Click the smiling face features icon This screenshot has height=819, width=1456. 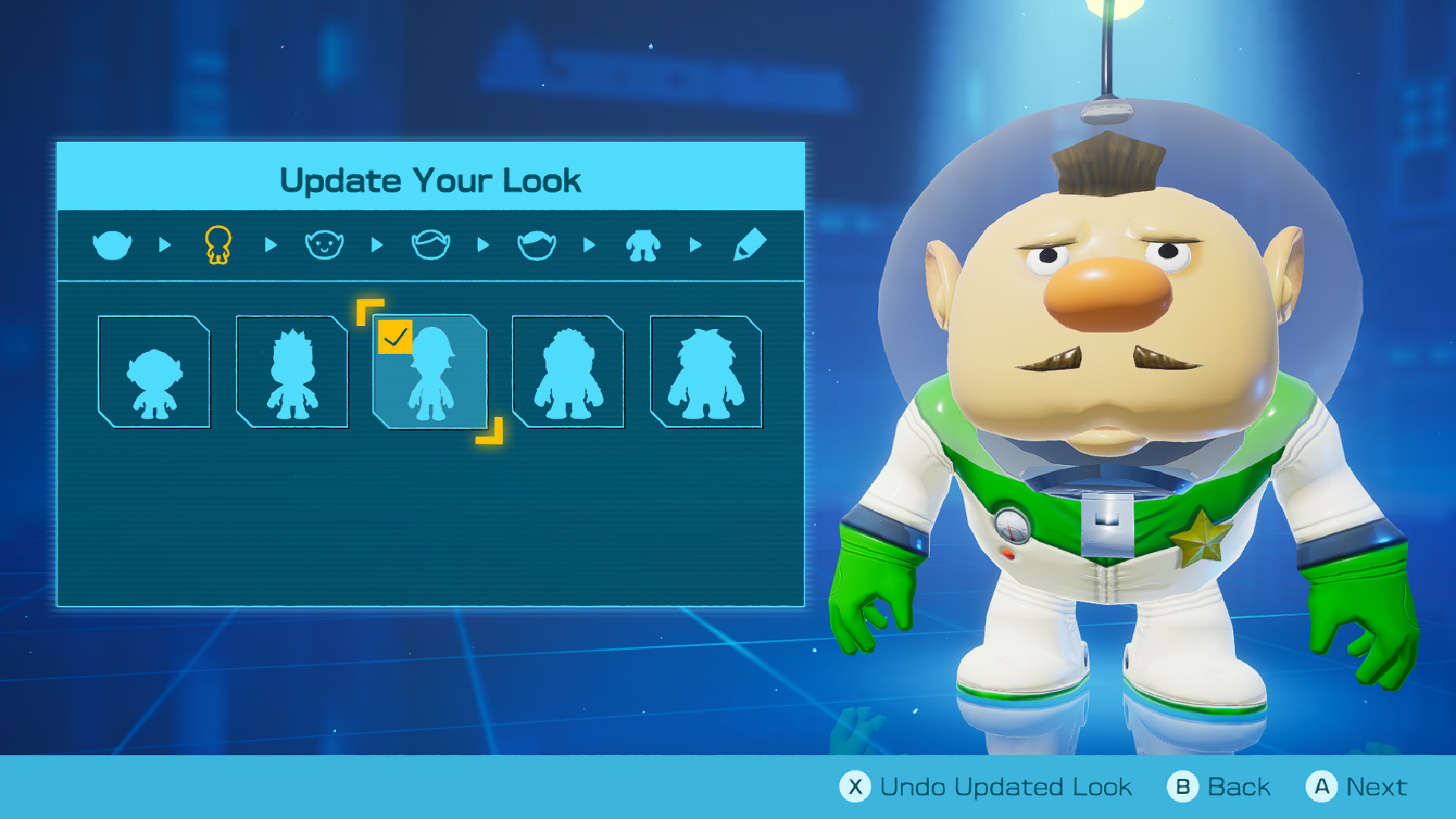coord(323,244)
